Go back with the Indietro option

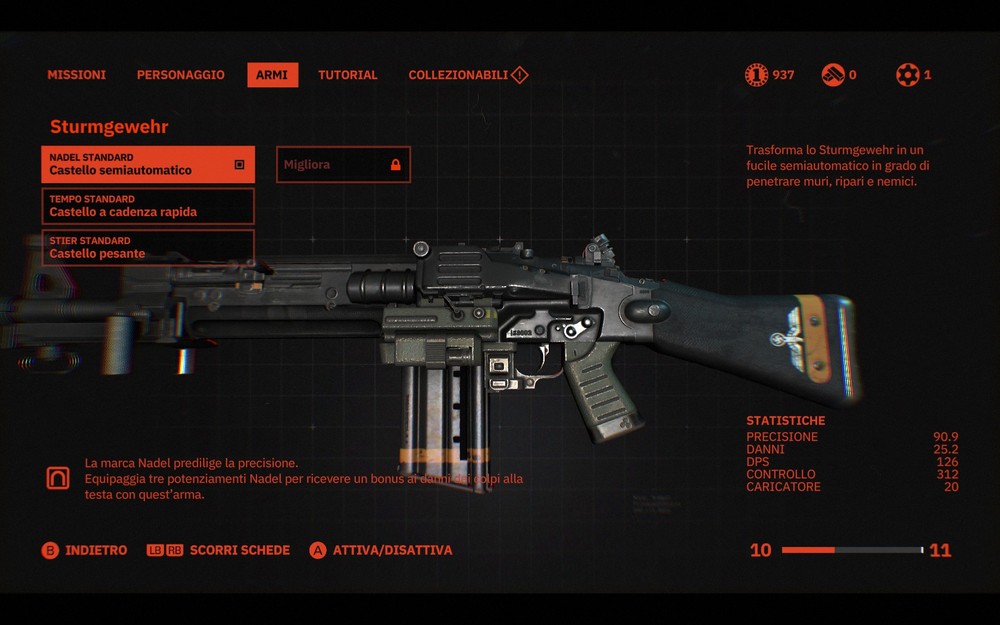coord(84,550)
